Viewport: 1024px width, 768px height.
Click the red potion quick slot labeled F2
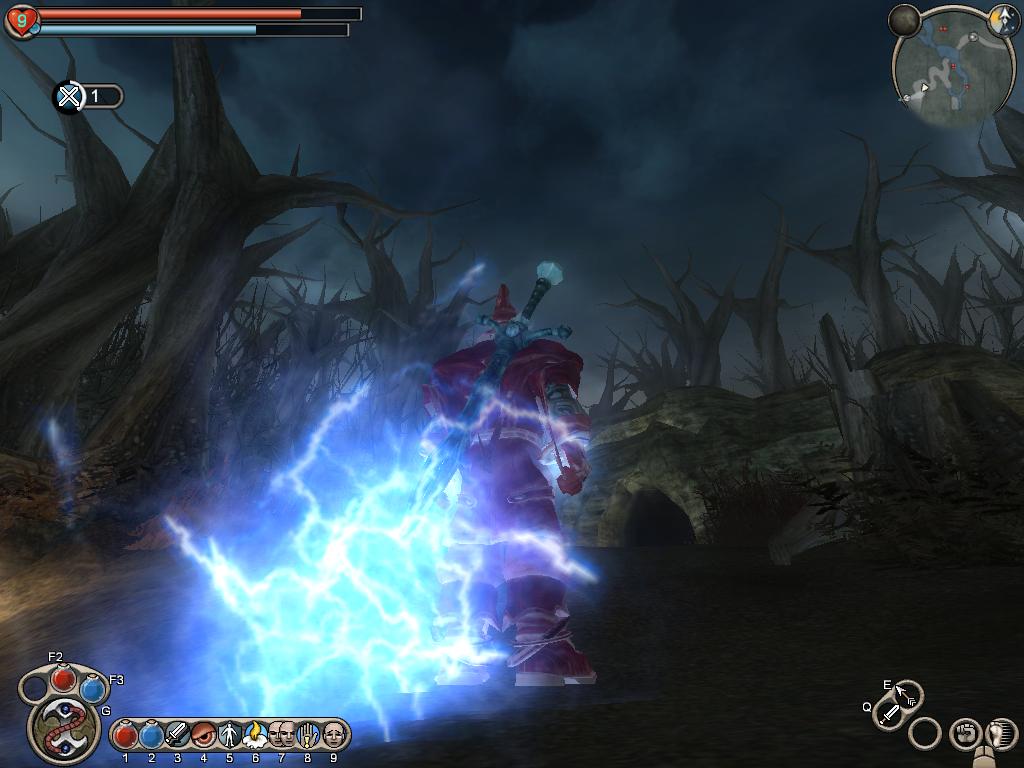(x=64, y=679)
